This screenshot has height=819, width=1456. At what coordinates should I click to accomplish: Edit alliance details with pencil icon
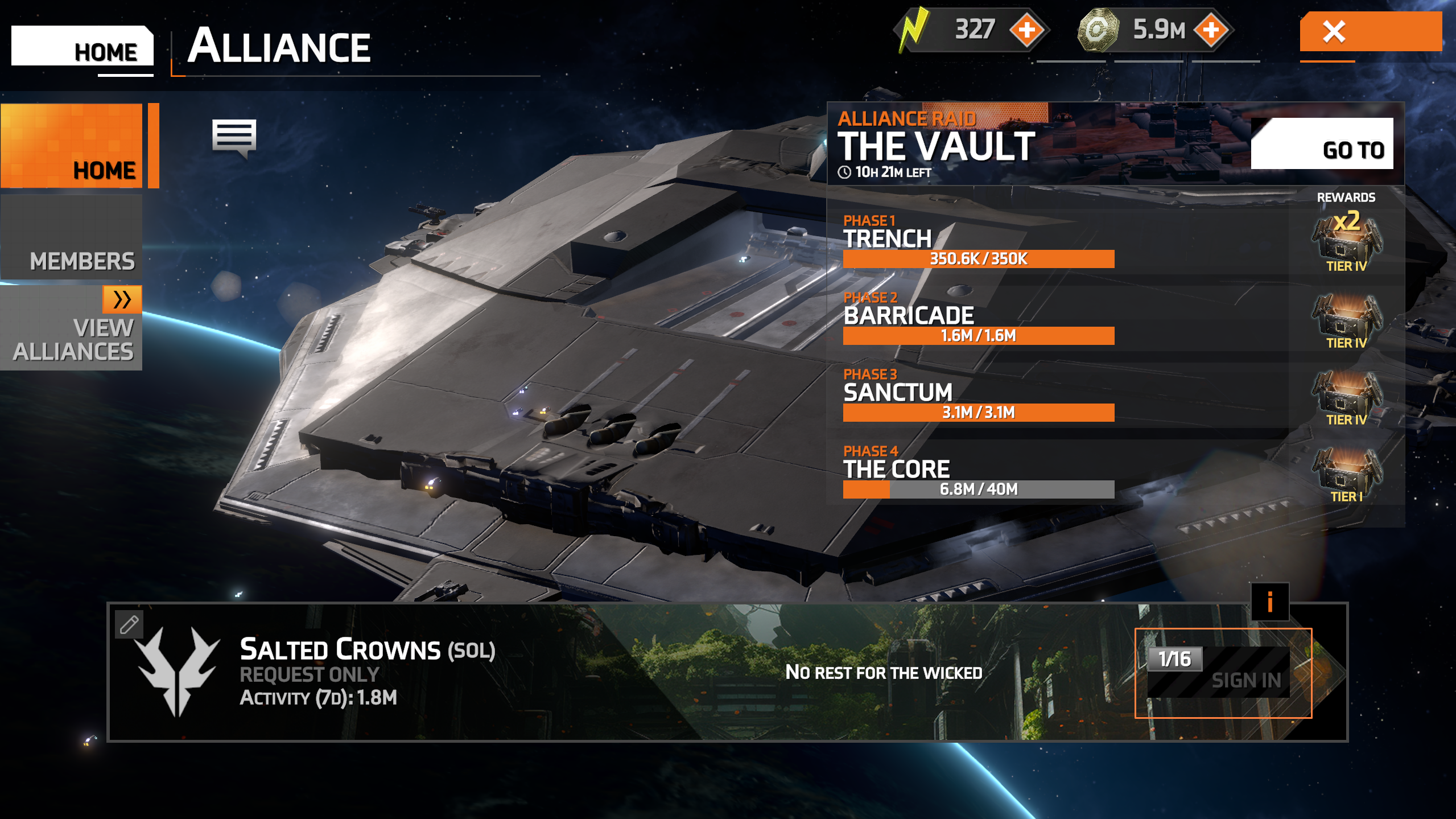[129, 624]
